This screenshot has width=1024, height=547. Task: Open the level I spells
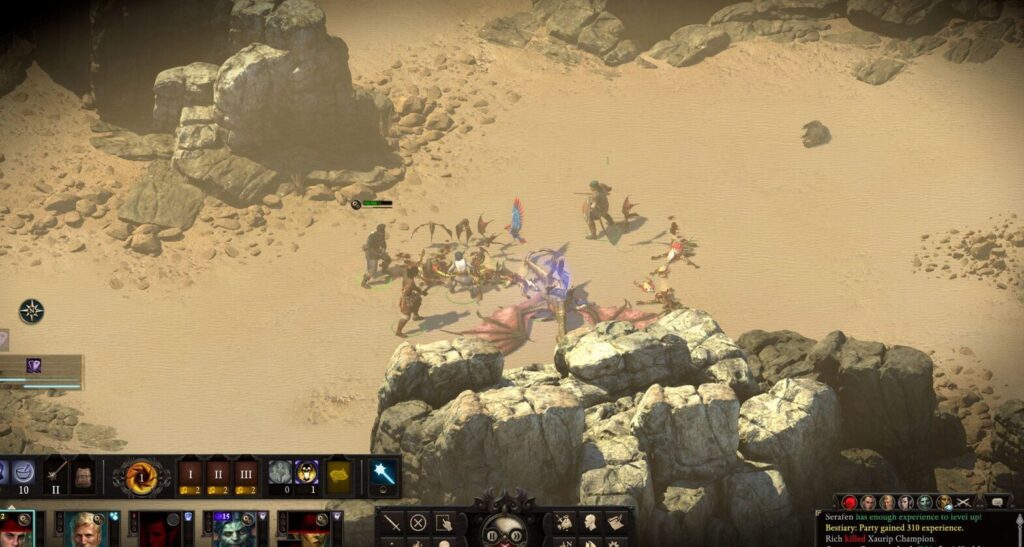tap(189, 473)
